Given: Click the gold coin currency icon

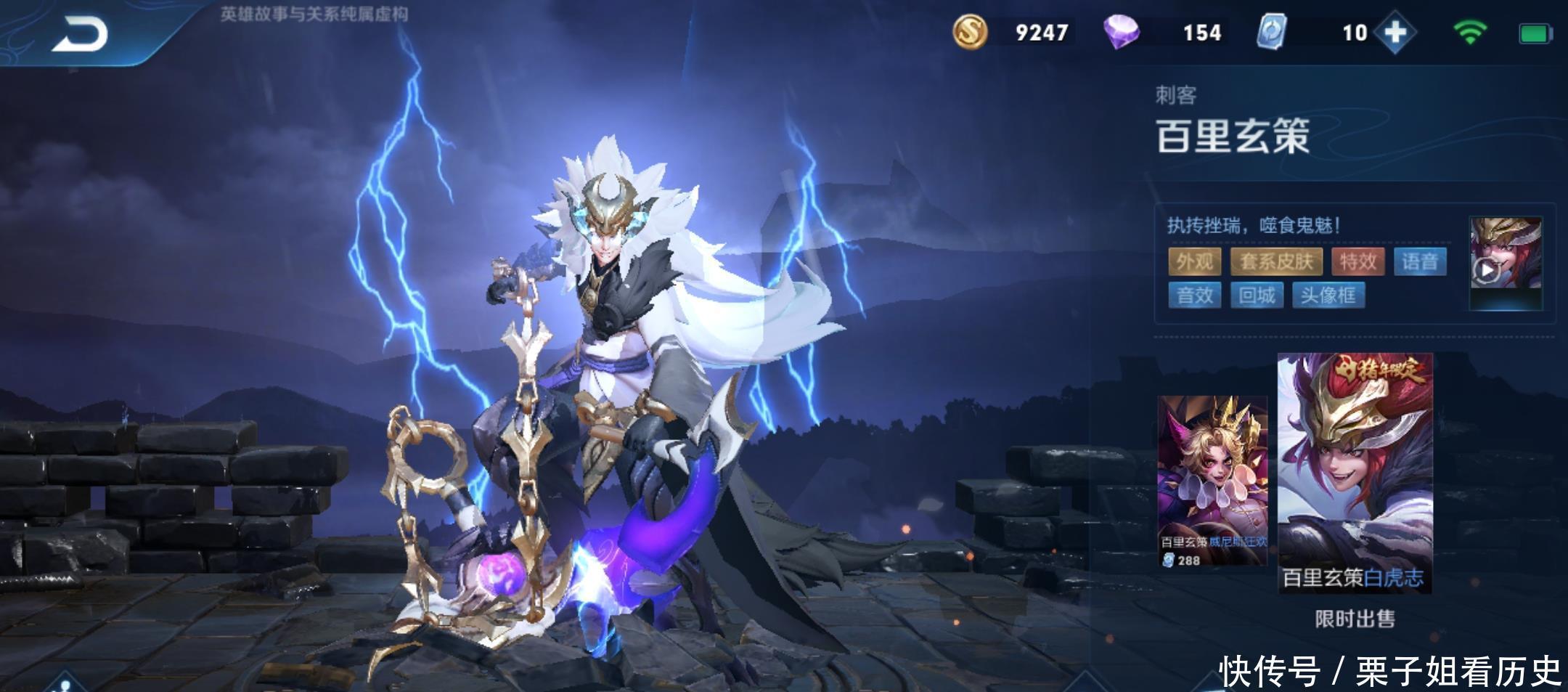Looking at the screenshot, I should click(x=970, y=33).
